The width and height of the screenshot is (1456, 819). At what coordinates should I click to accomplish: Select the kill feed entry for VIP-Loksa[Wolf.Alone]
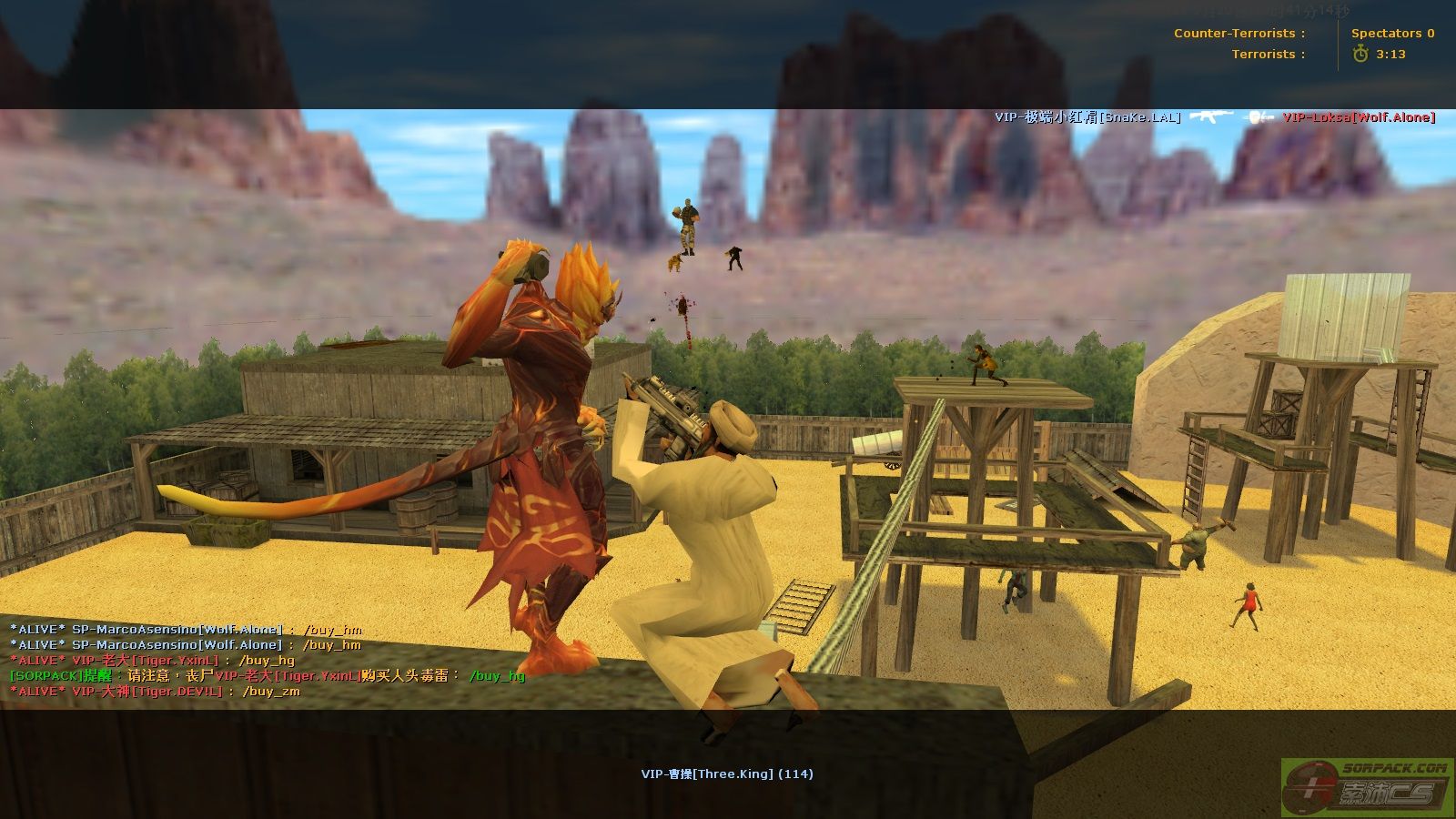point(1358,117)
